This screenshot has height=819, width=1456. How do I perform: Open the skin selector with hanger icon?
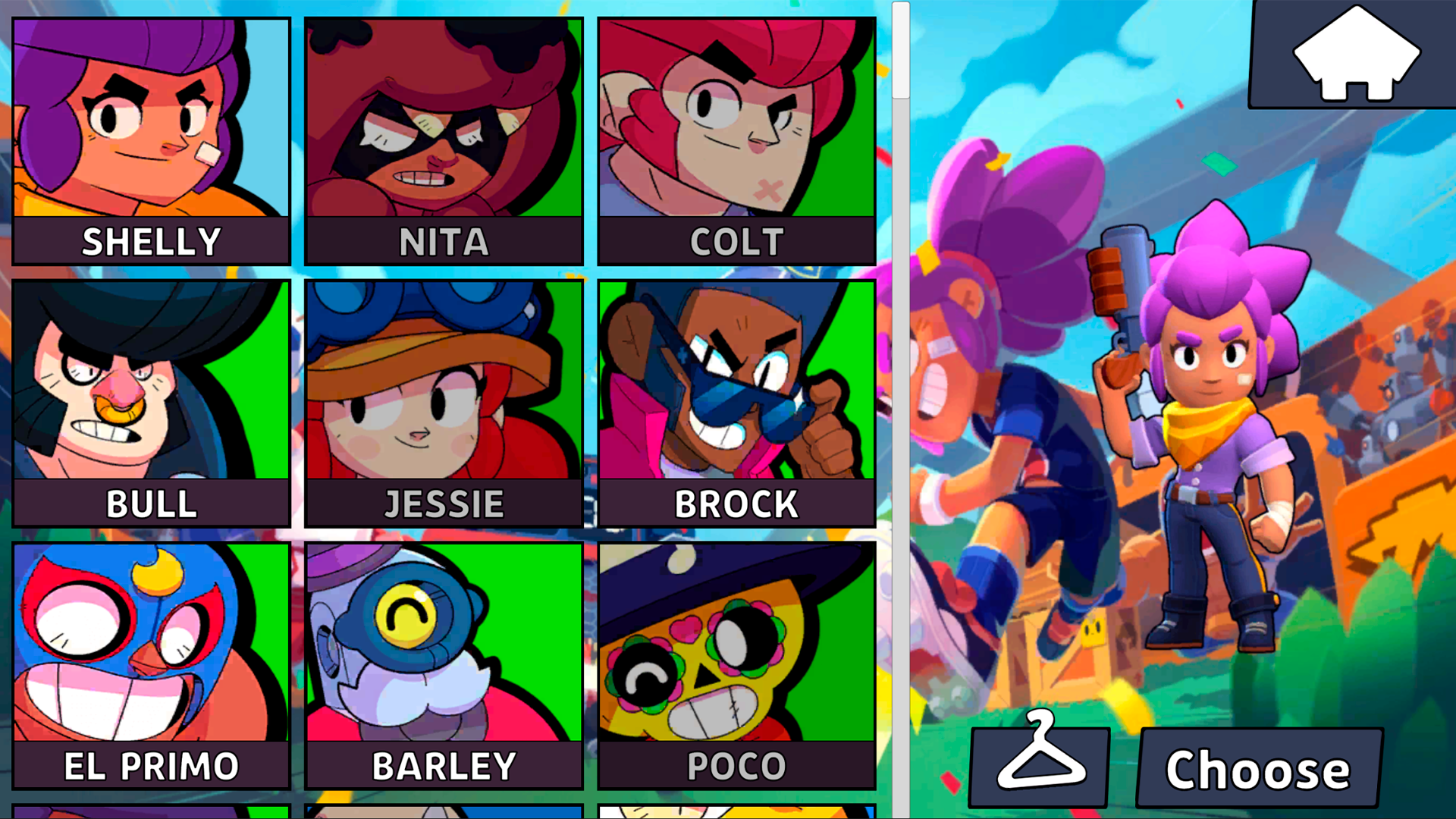click(1039, 766)
